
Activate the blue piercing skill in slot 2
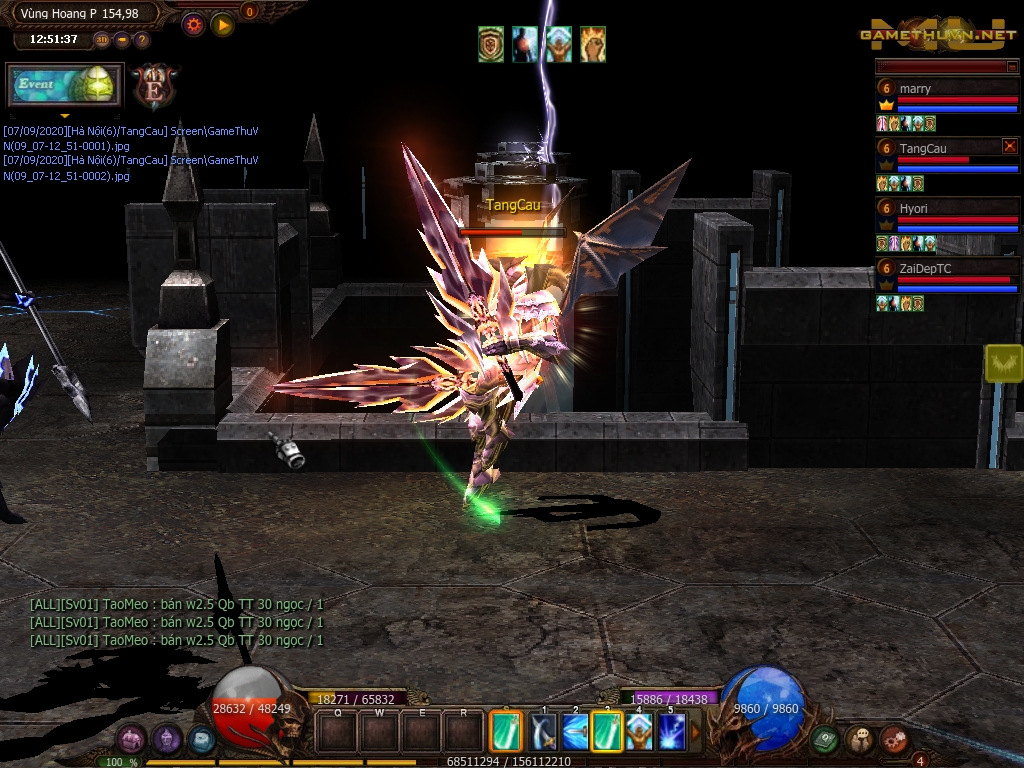575,732
